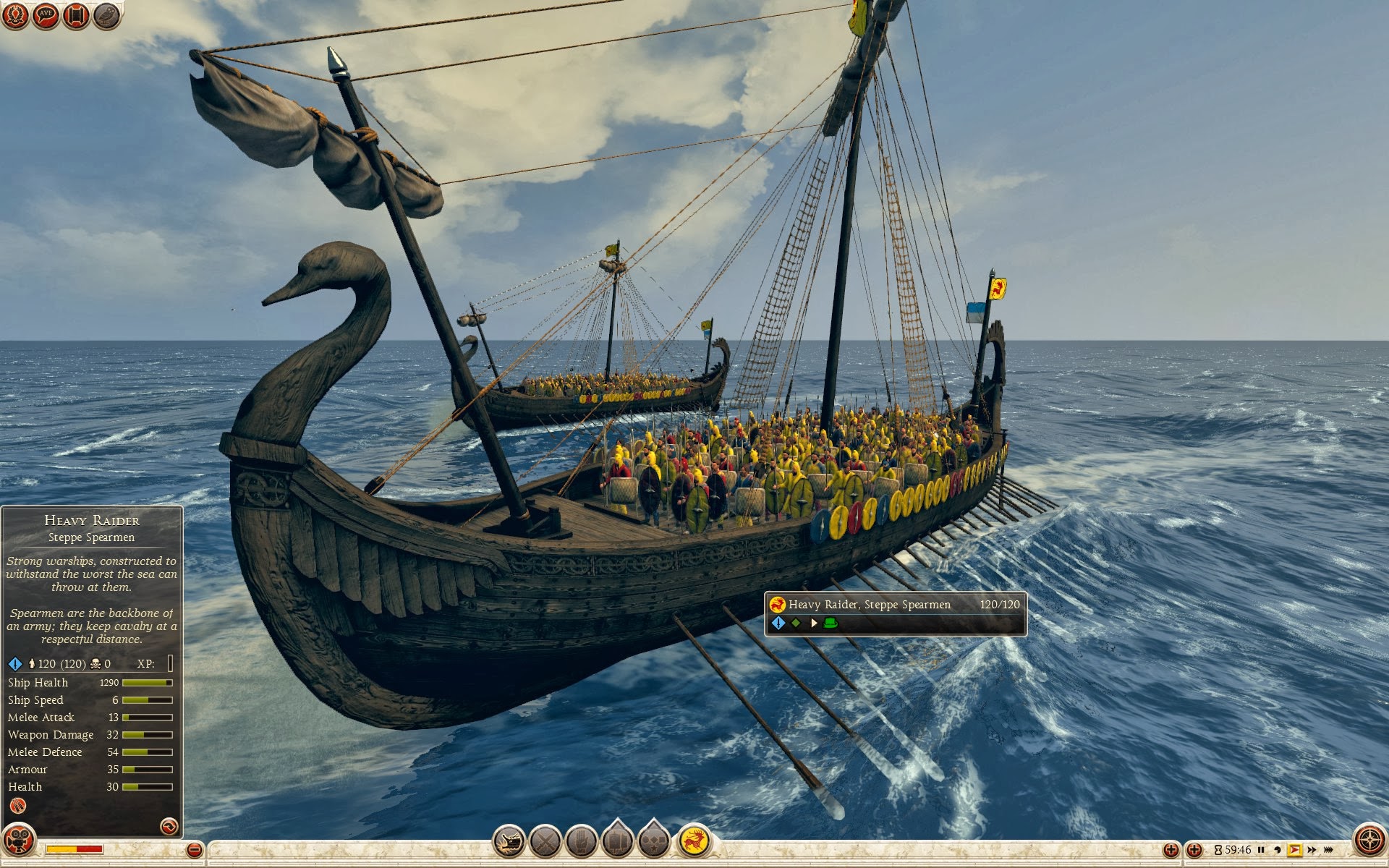The height and width of the screenshot is (868, 1389).
Task: Click the red minus button beside balance bar
Action: tap(194, 850)
